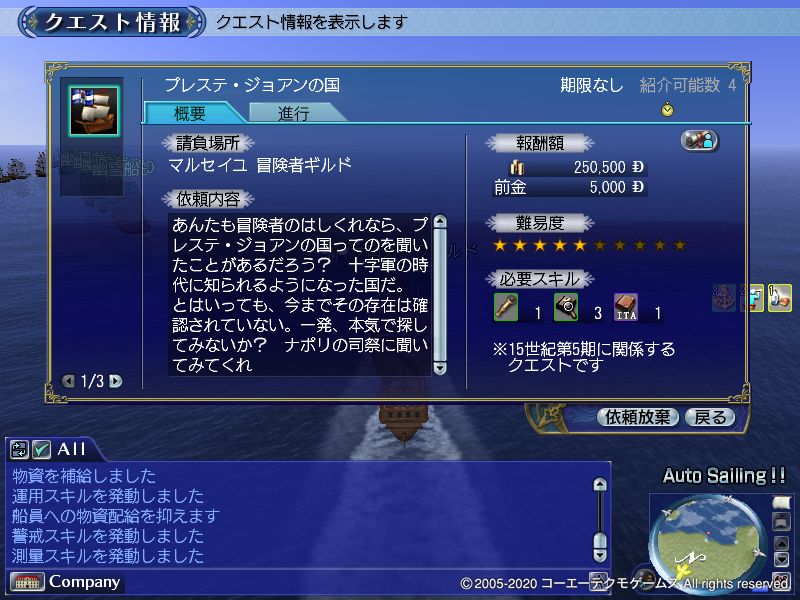Viewport: 800px width, 600px height.
Task: Select the telescope required skill icon
Action: tap(506, 307)
